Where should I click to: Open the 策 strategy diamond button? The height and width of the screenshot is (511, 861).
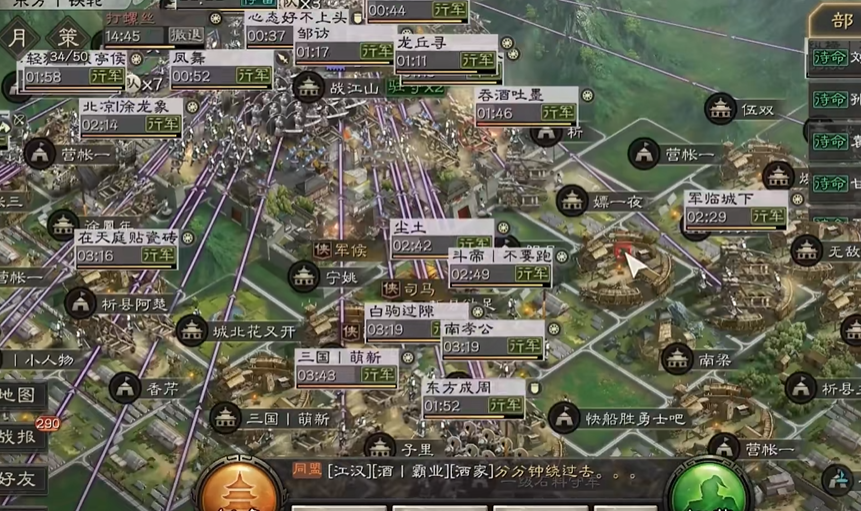(68, 38)
